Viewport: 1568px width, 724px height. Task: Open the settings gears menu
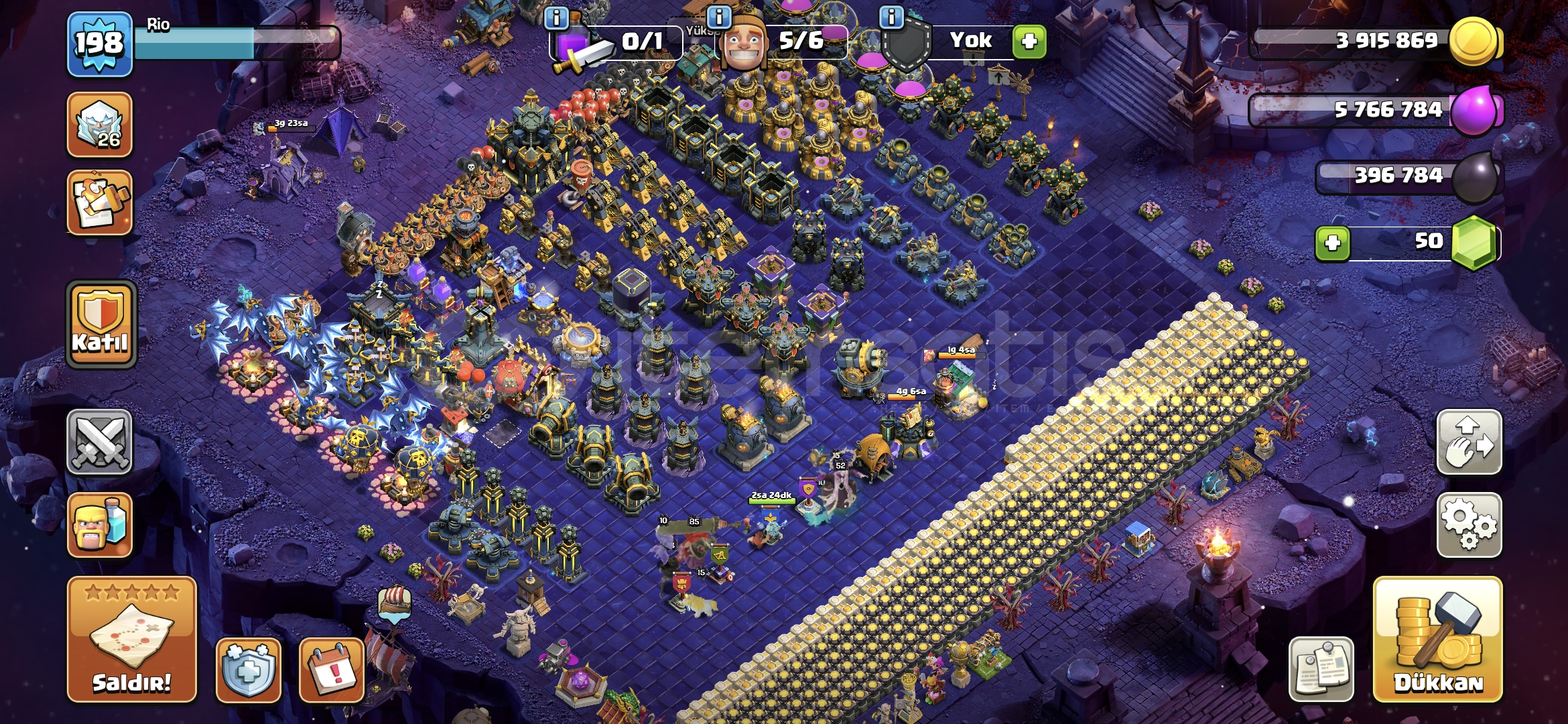click(1469, 525)
